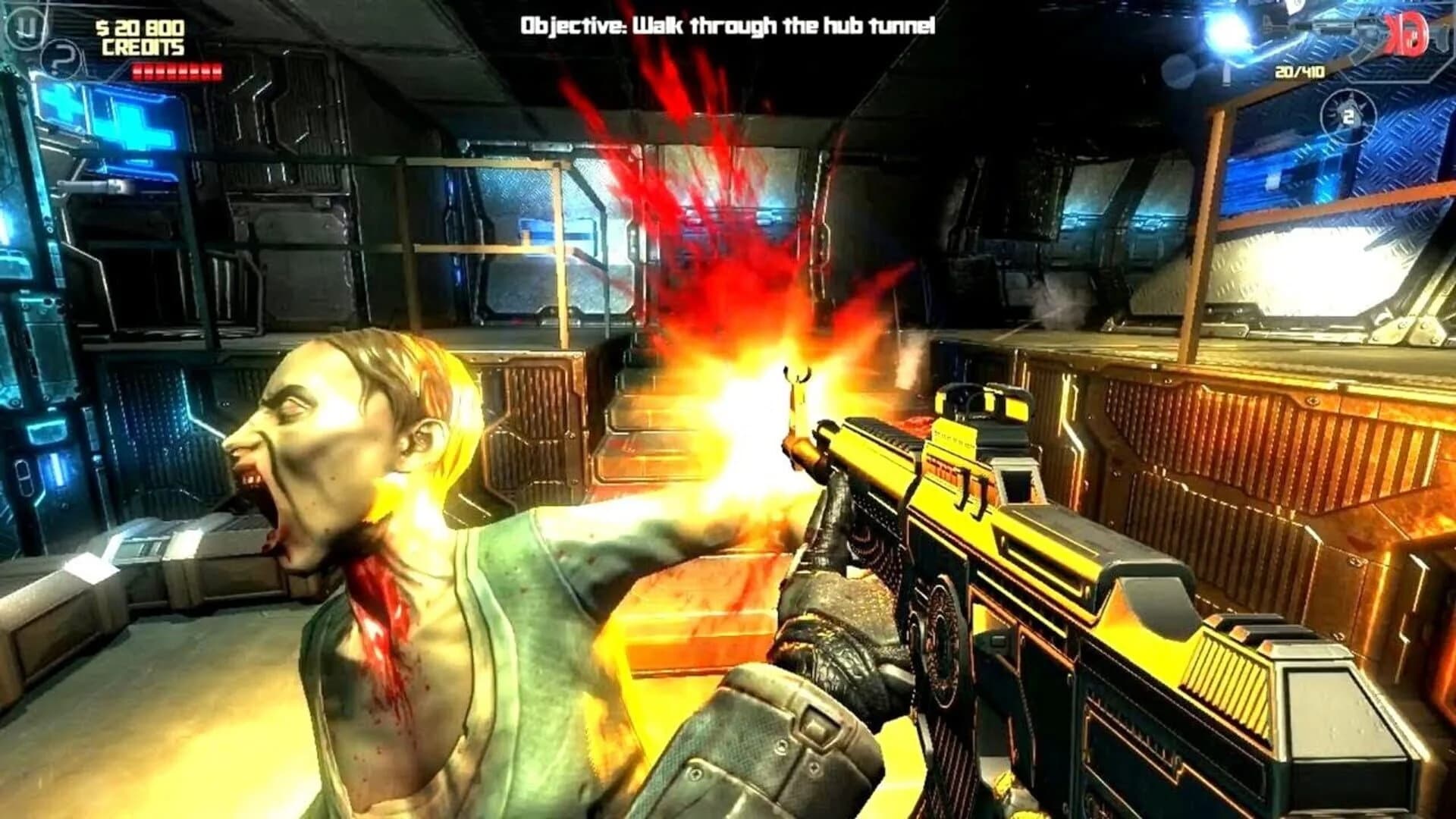
Task: Click the Objective: Walk through the hub tunnel banner
Action: 728,24
